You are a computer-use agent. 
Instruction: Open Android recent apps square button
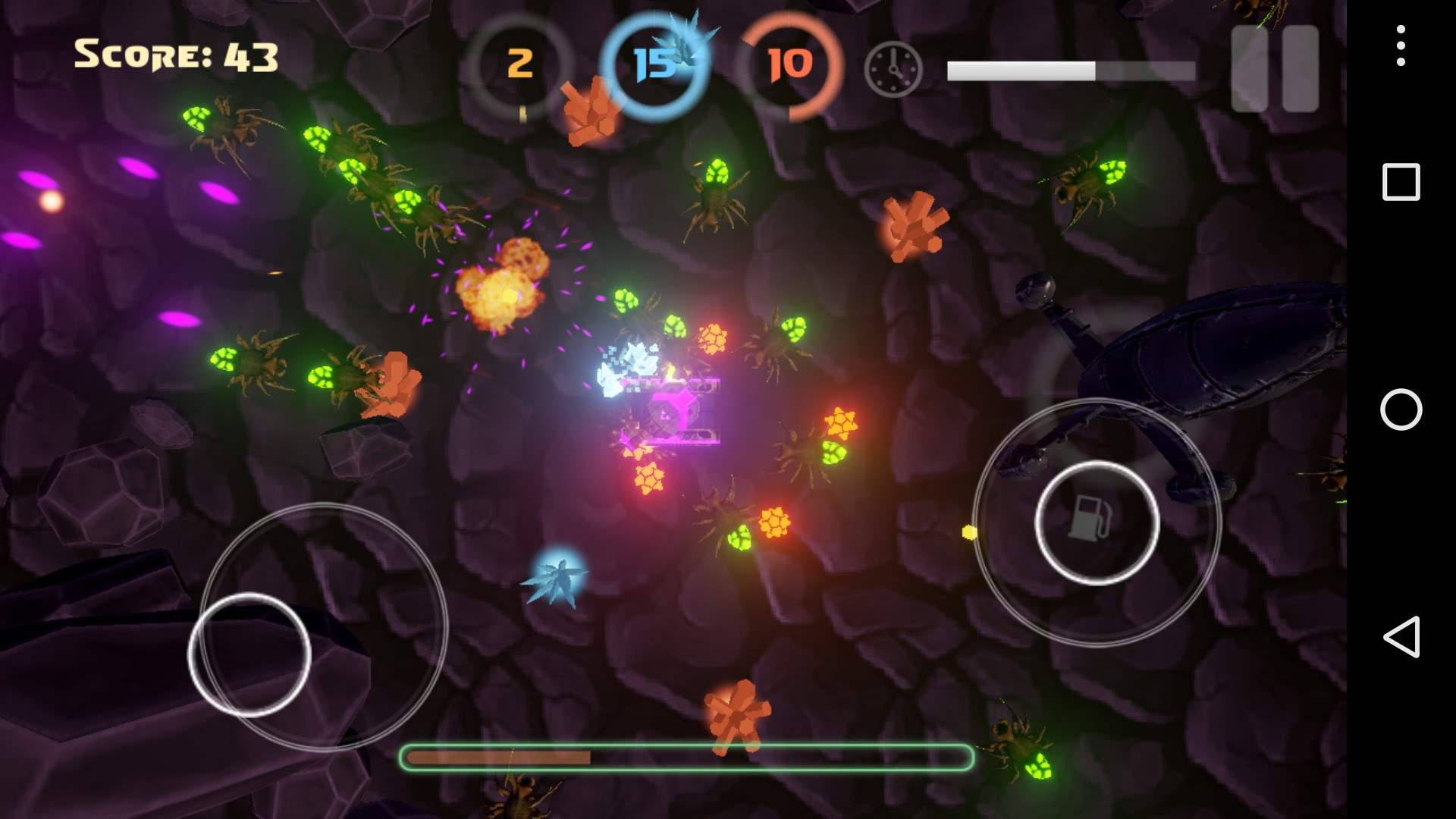coord(1401,182)
